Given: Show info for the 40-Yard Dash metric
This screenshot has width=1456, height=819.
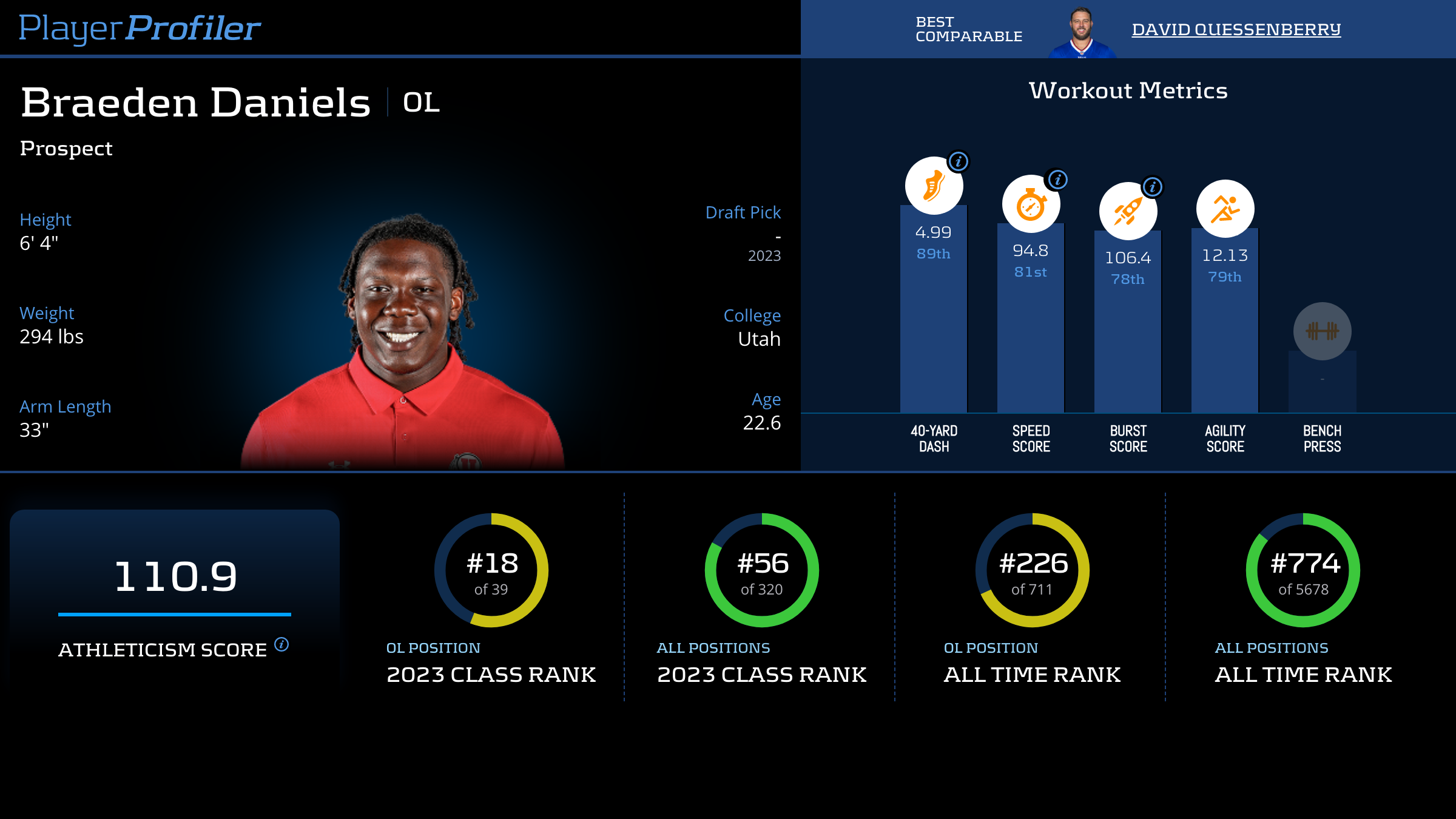Looking at the screenshot, I should (959, 161).
